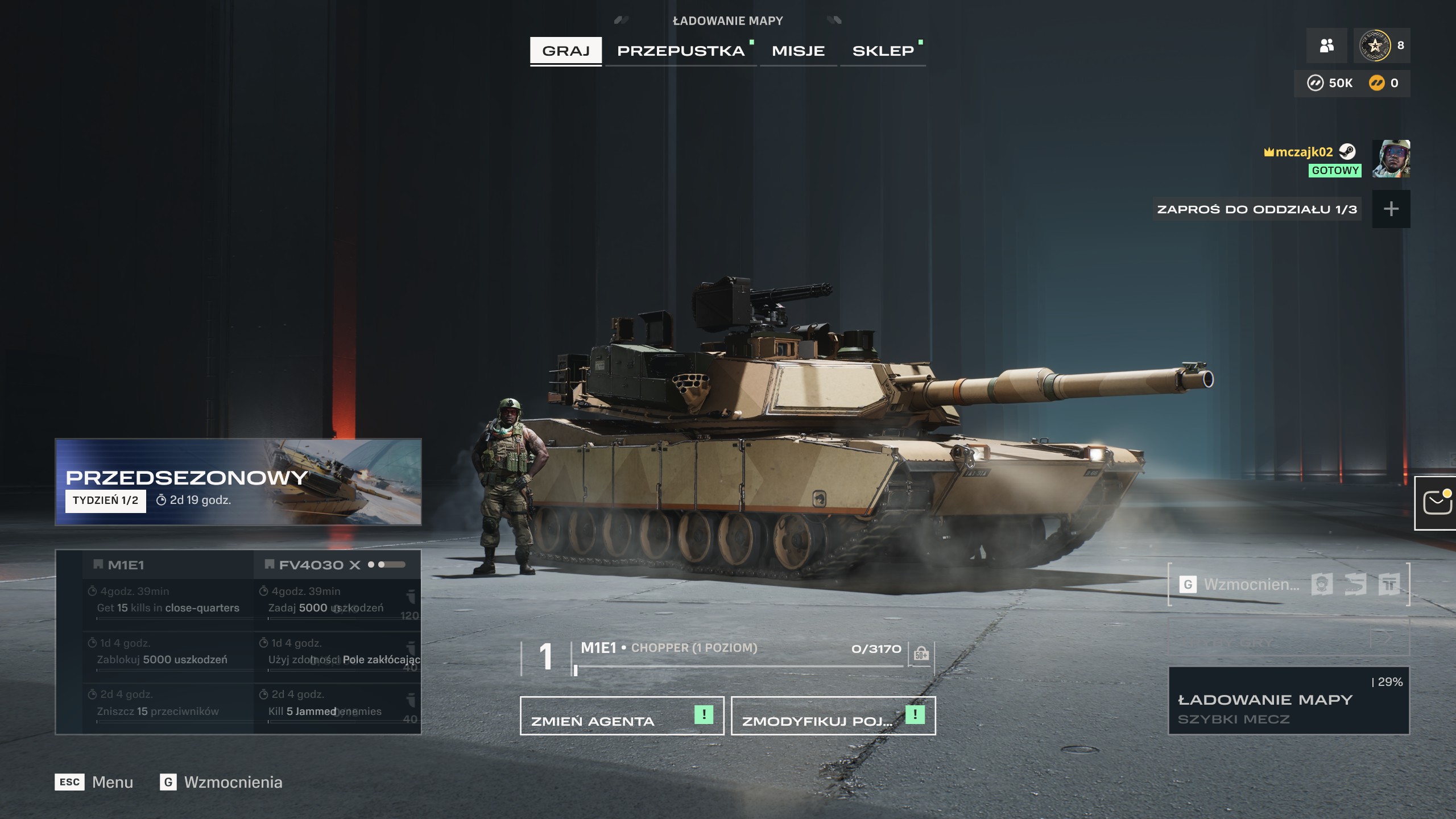Click the plus button to invite squadmate
Image resolution: width=1456 pixels, height=819 pixels.
coord(1391,209)
